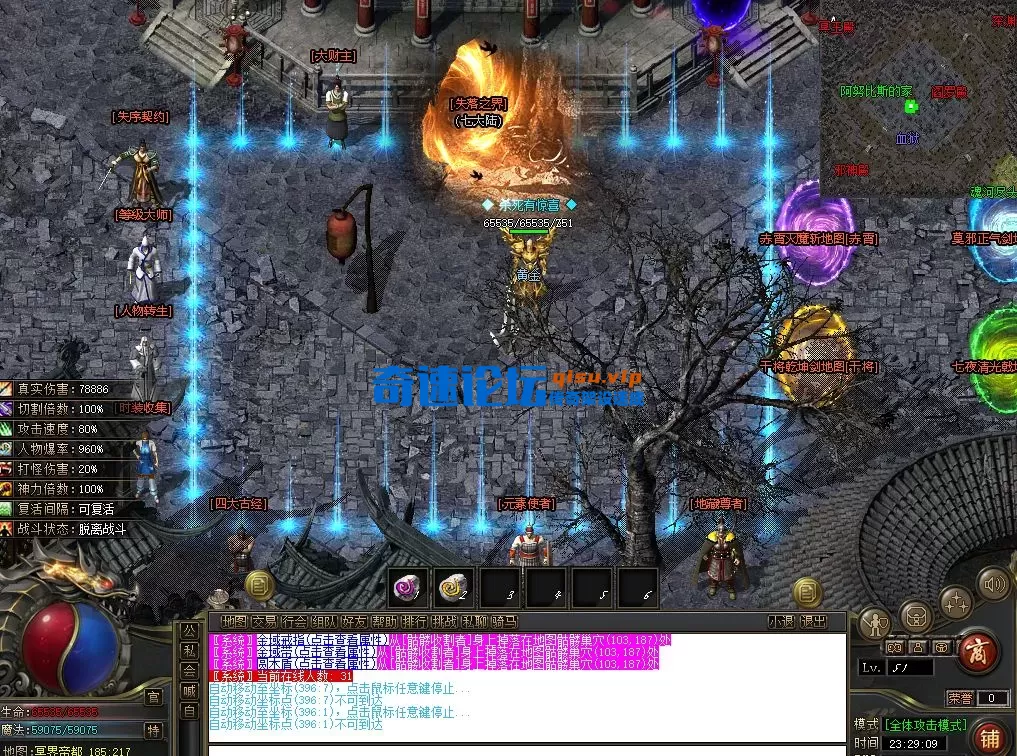Choose the 小退 logout button
Screen dimensions: 1017x756
(x=782, y=621)
